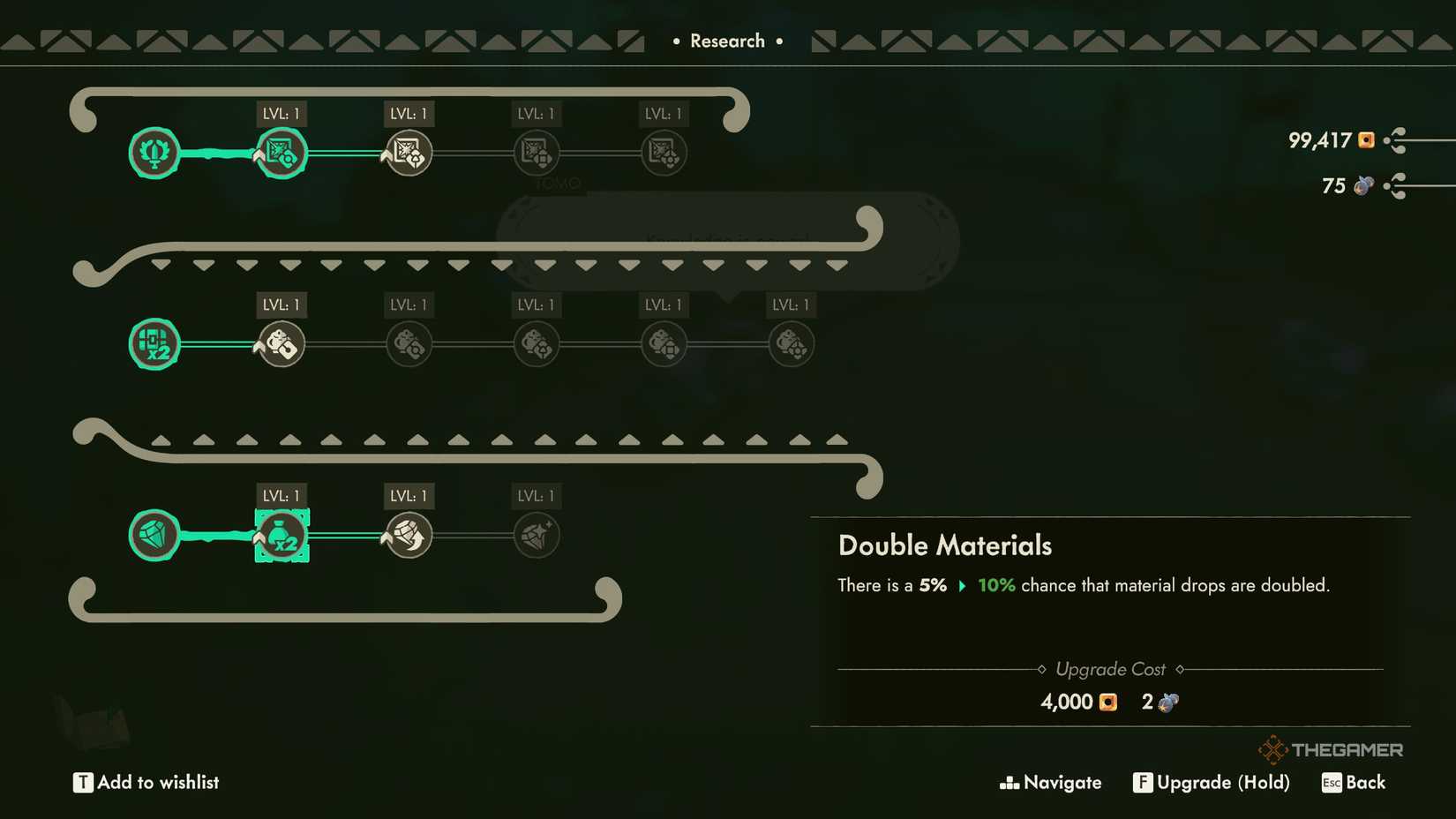Select the gem research root node
The width and height of the screenshot is (1456, 819).
154,534
